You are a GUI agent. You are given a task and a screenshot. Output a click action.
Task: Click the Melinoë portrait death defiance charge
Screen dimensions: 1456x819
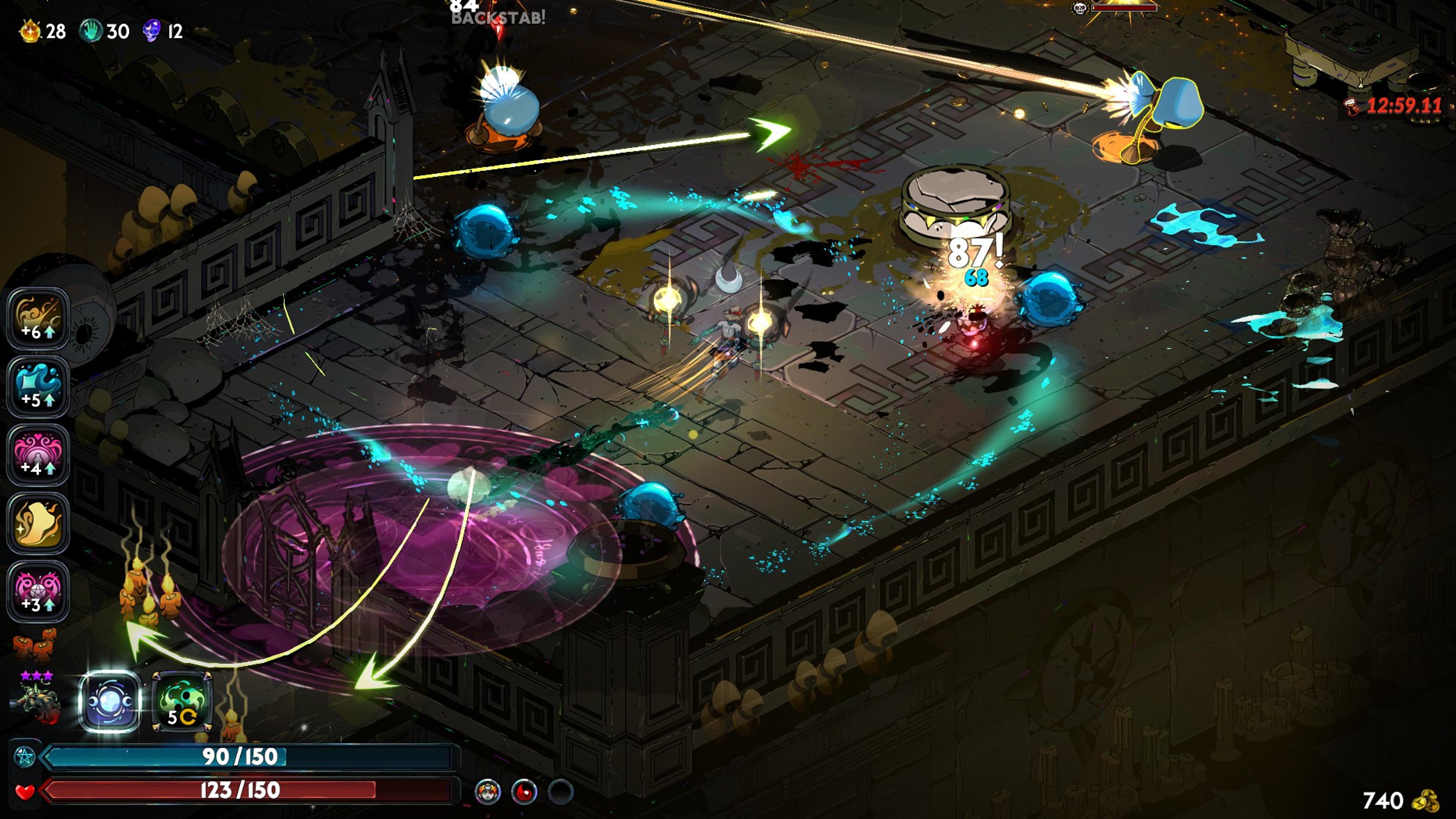pos(488,792)
